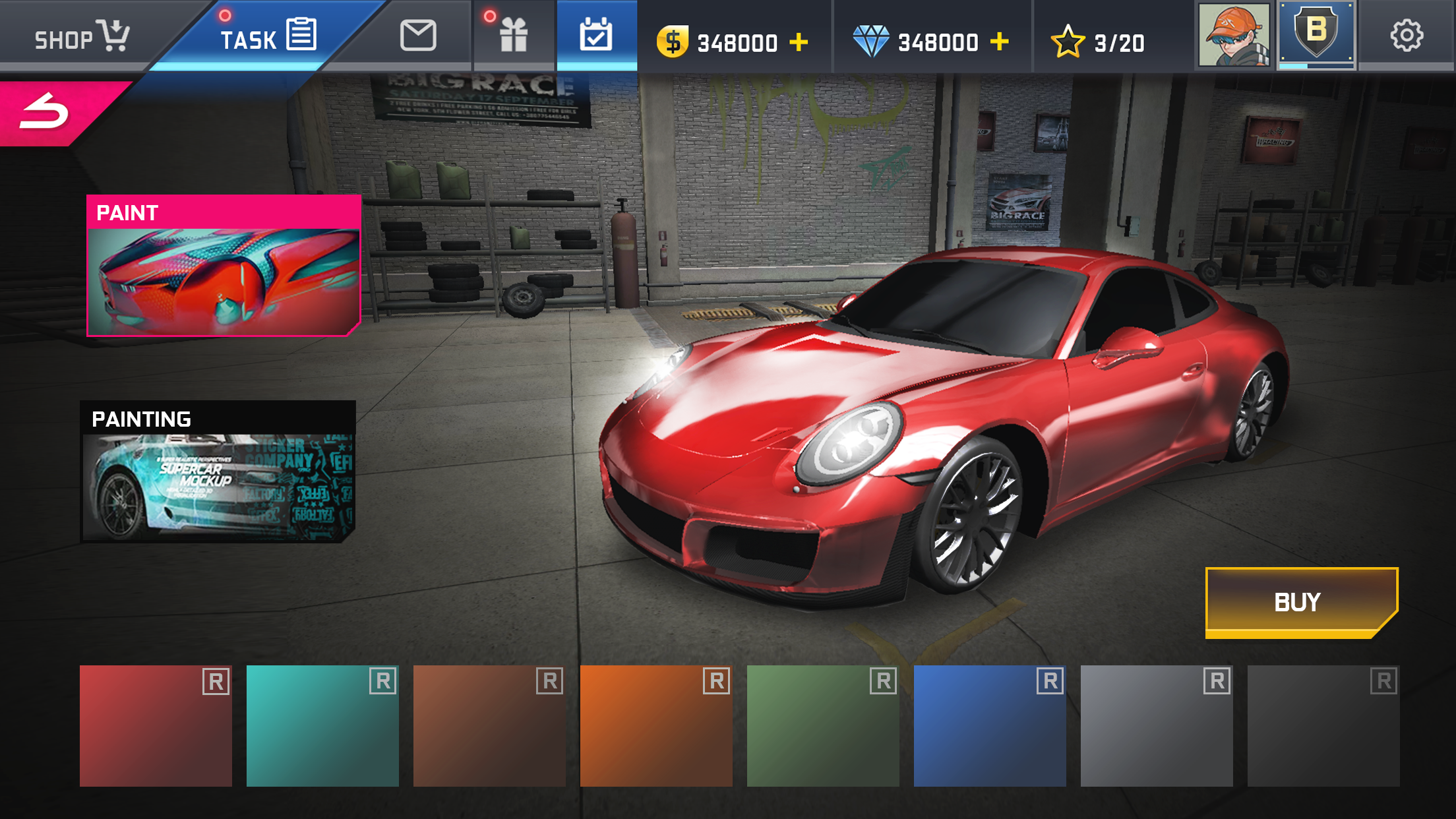Add more diamonds with plus

click(1000, 42)
